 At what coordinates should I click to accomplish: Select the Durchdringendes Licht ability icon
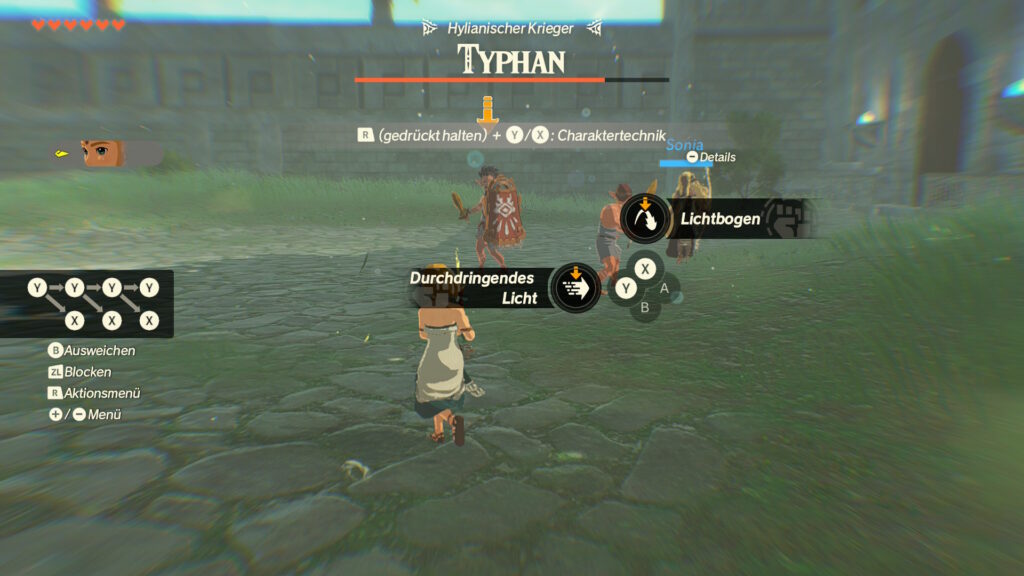[x=576, y=288]
